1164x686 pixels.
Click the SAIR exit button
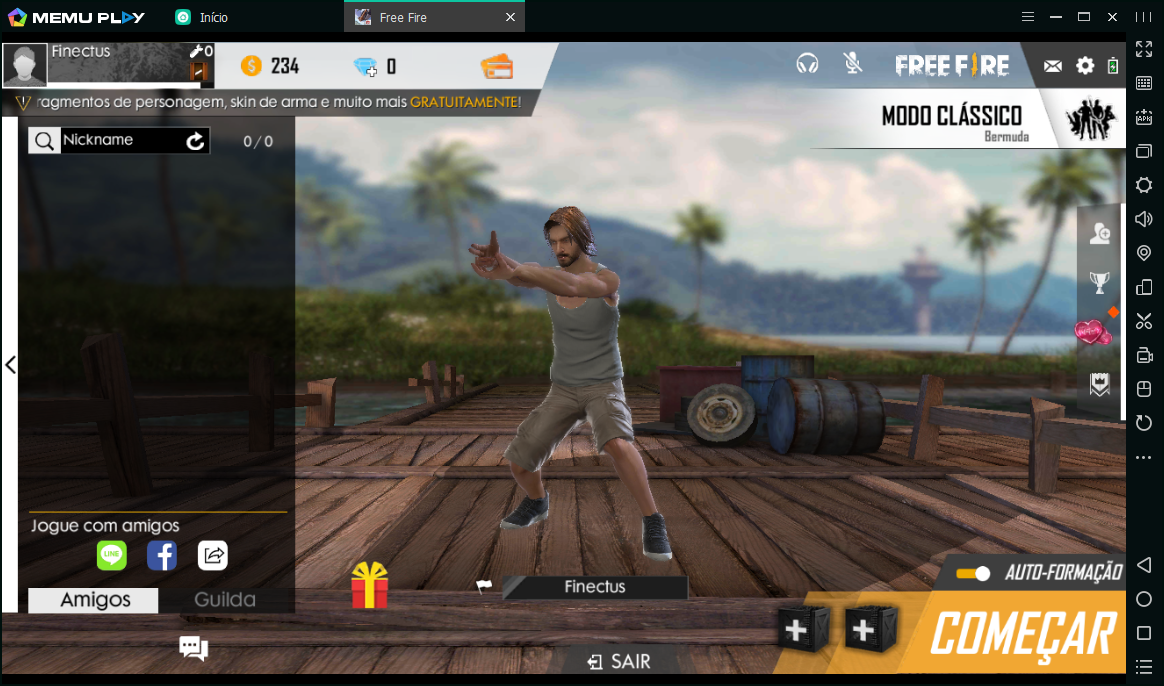click(x=620, y=661)
